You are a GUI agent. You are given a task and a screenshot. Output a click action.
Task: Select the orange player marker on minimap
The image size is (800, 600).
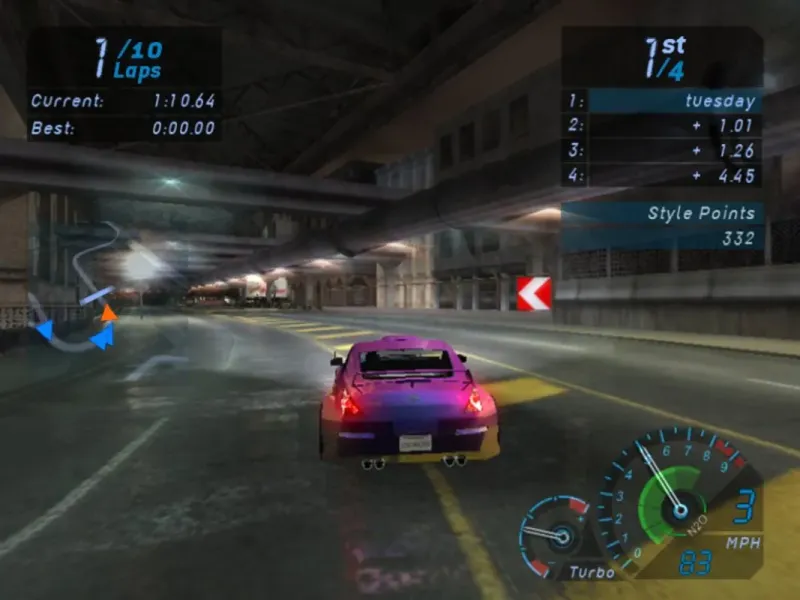[x=108, y=313]
